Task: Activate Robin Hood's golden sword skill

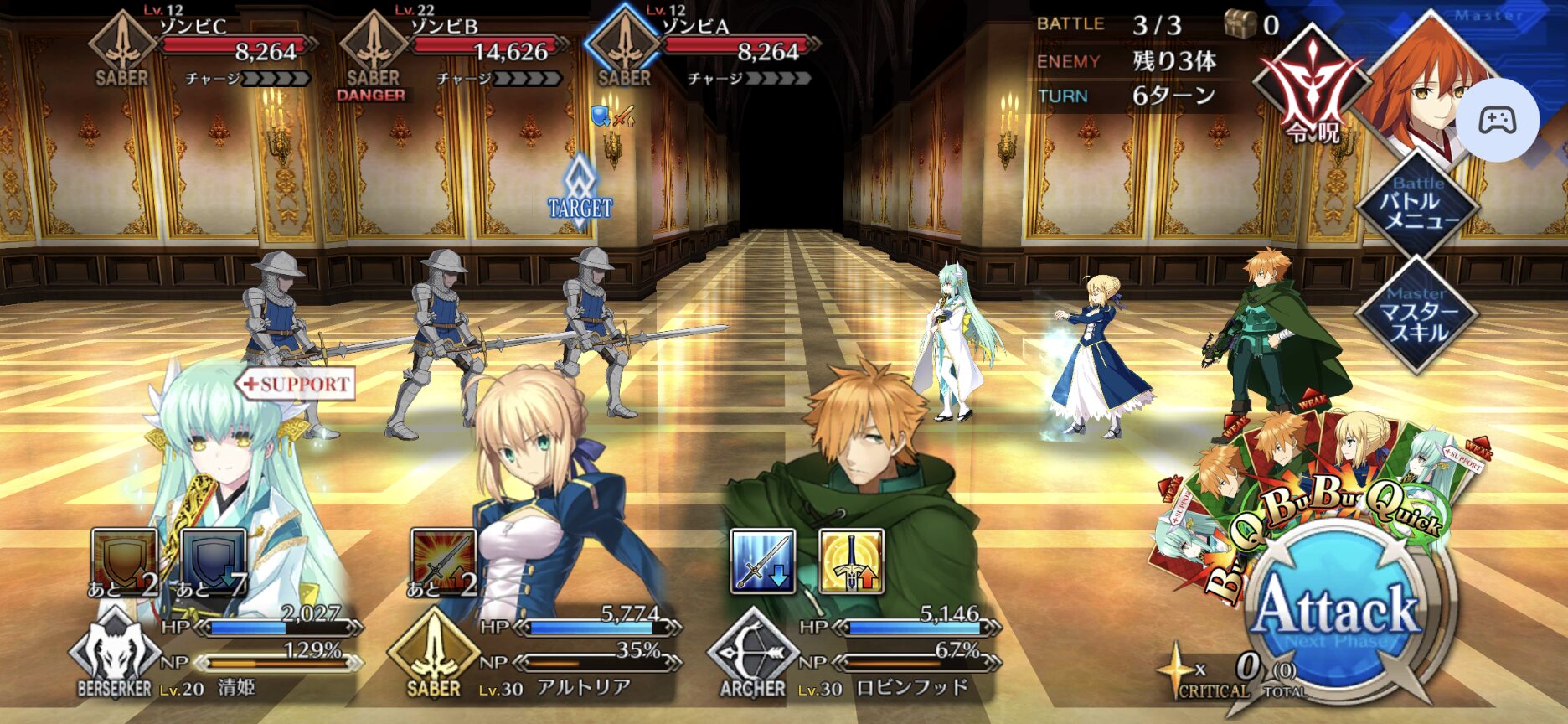Action: (851, 561)
